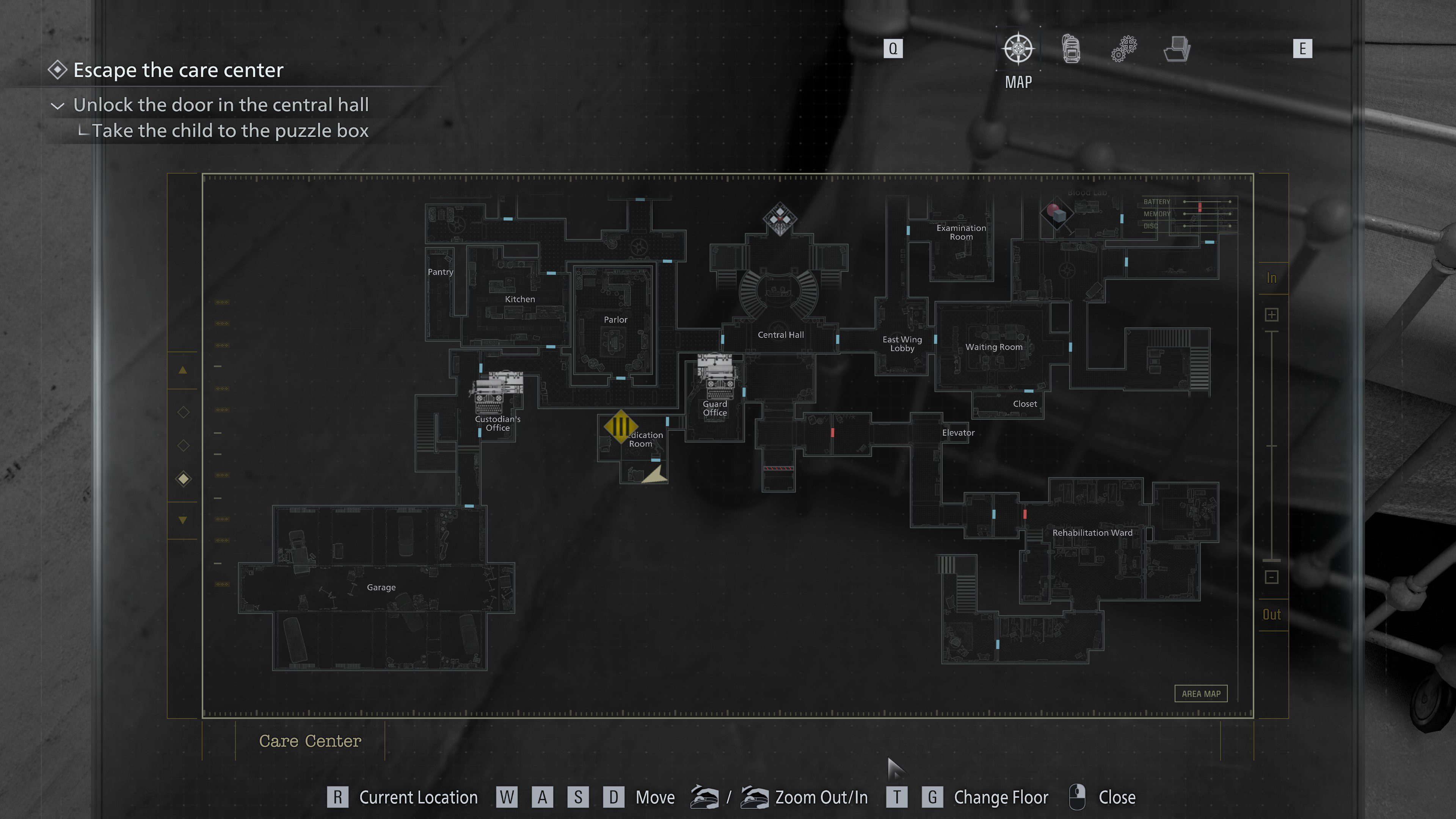1456x819 pixels.
Task: Click the up triangle in the floor selector
Action: pyautogui.click(x=182, y=370)
